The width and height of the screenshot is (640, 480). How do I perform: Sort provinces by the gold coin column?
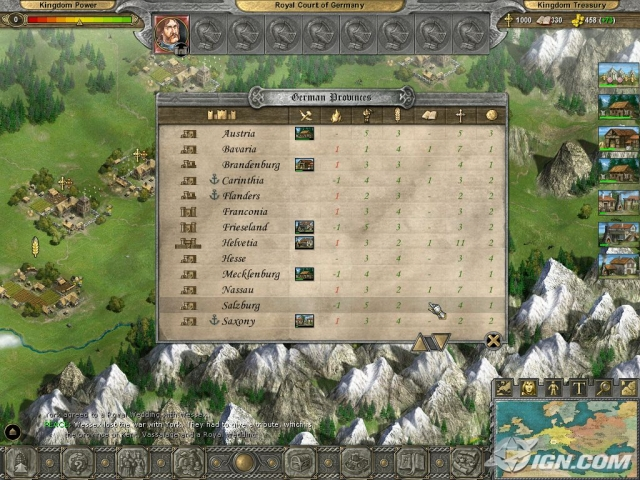click(x=490, y=115)
